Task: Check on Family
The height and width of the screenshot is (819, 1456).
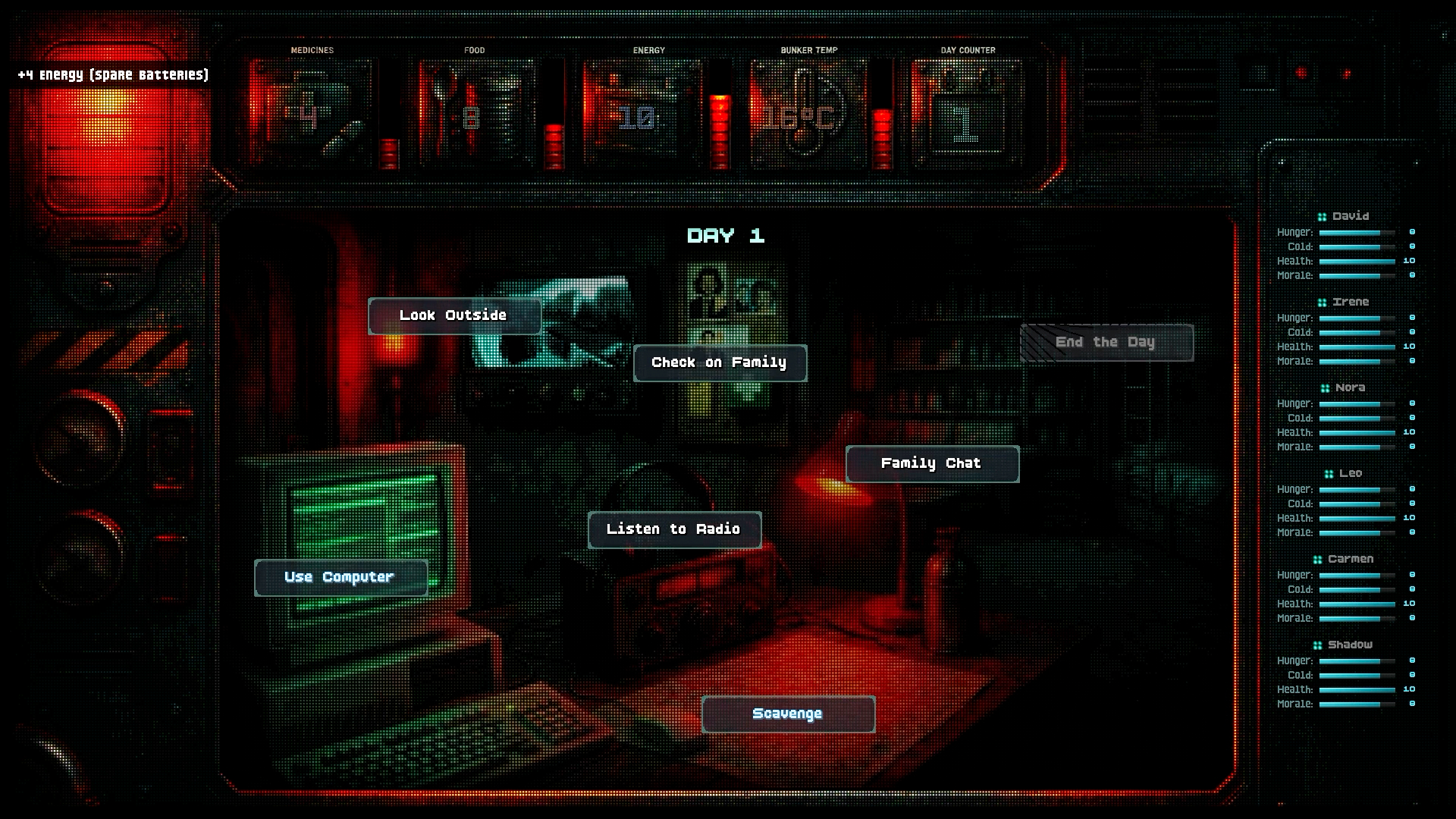Action: pyautogui.click(x=720, y=363)
